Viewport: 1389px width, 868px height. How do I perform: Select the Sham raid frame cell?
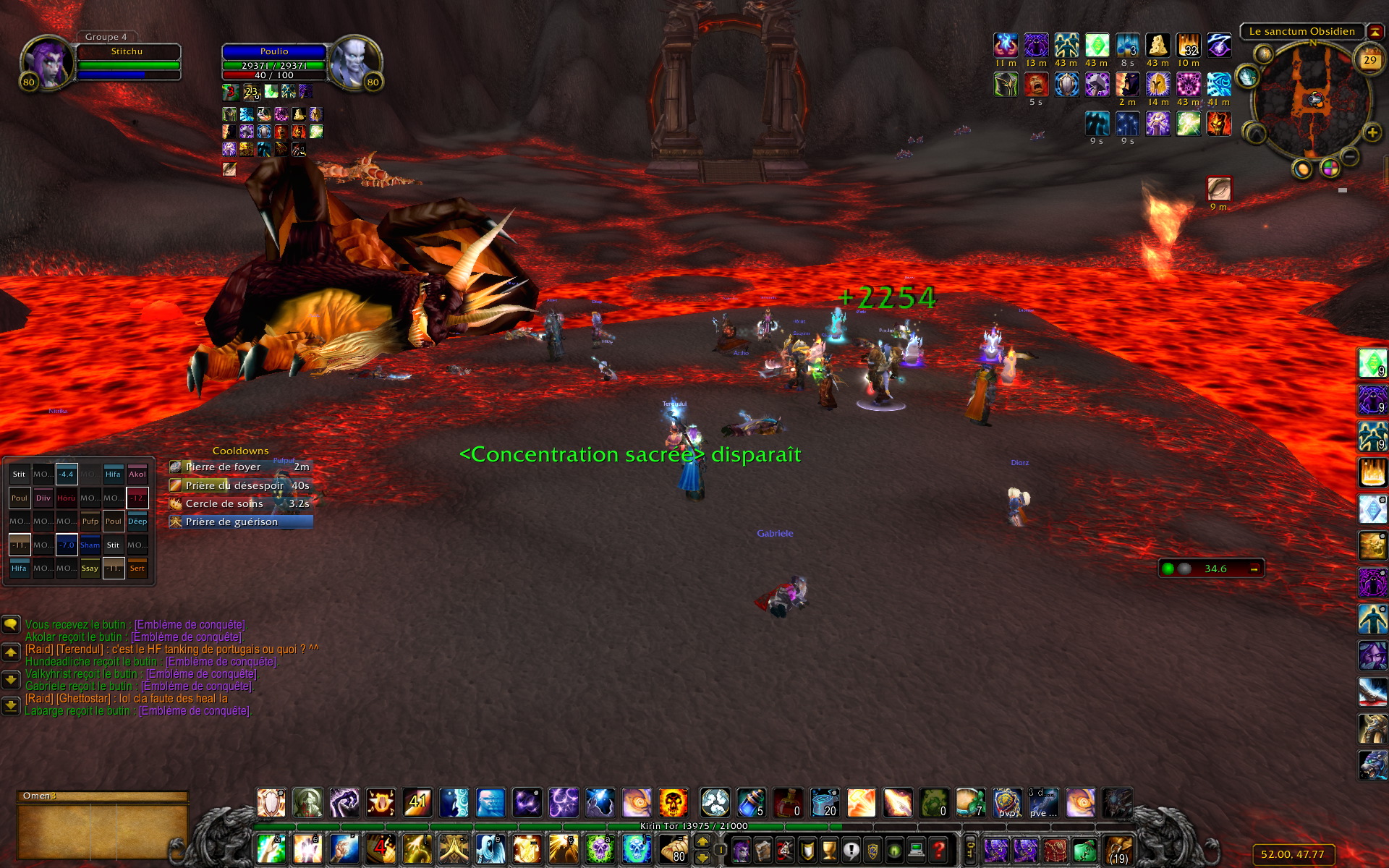pyautogui.click(x=90, y=545)
